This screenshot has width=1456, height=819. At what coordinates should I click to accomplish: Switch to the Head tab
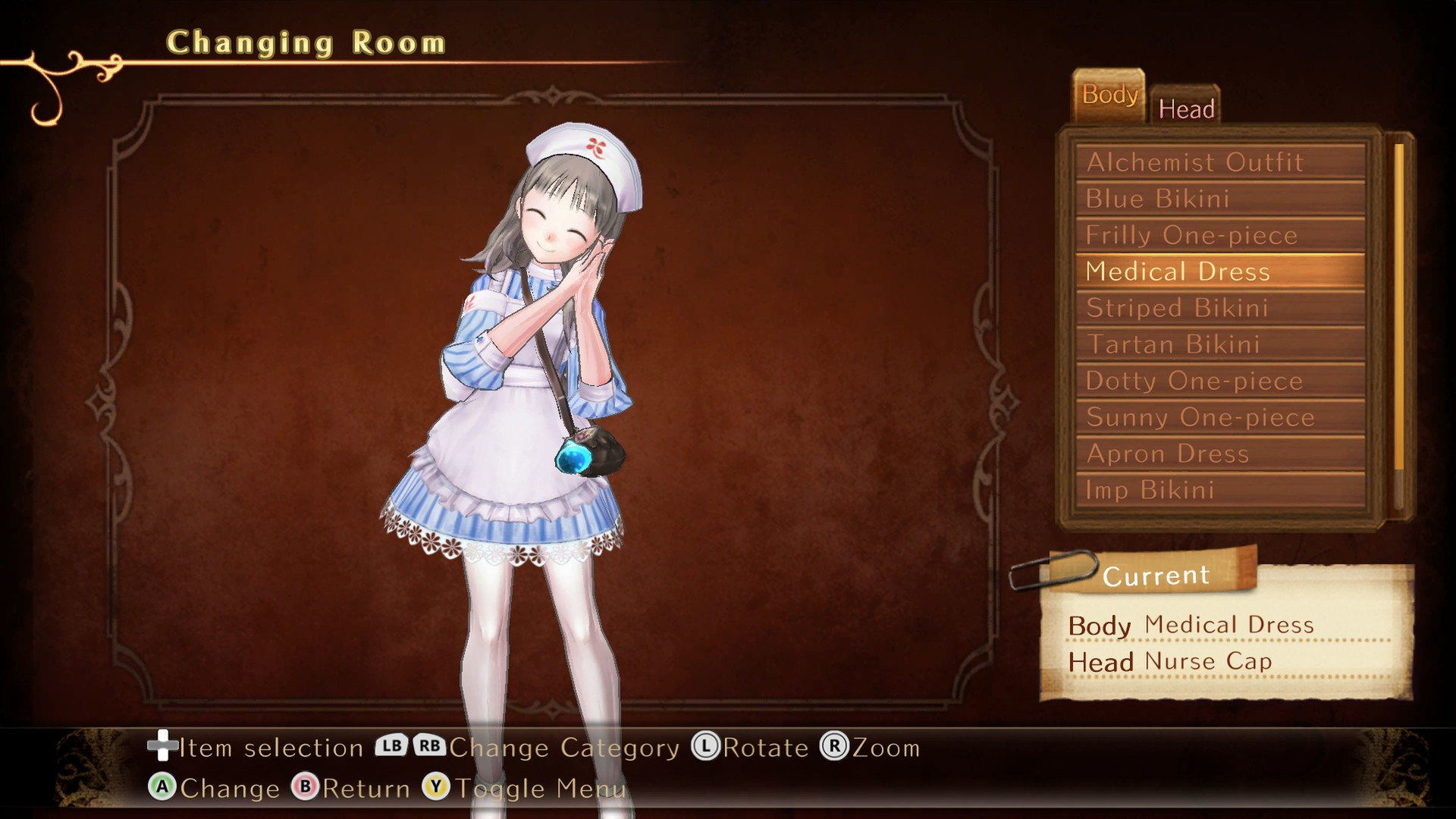point(1187,108)
